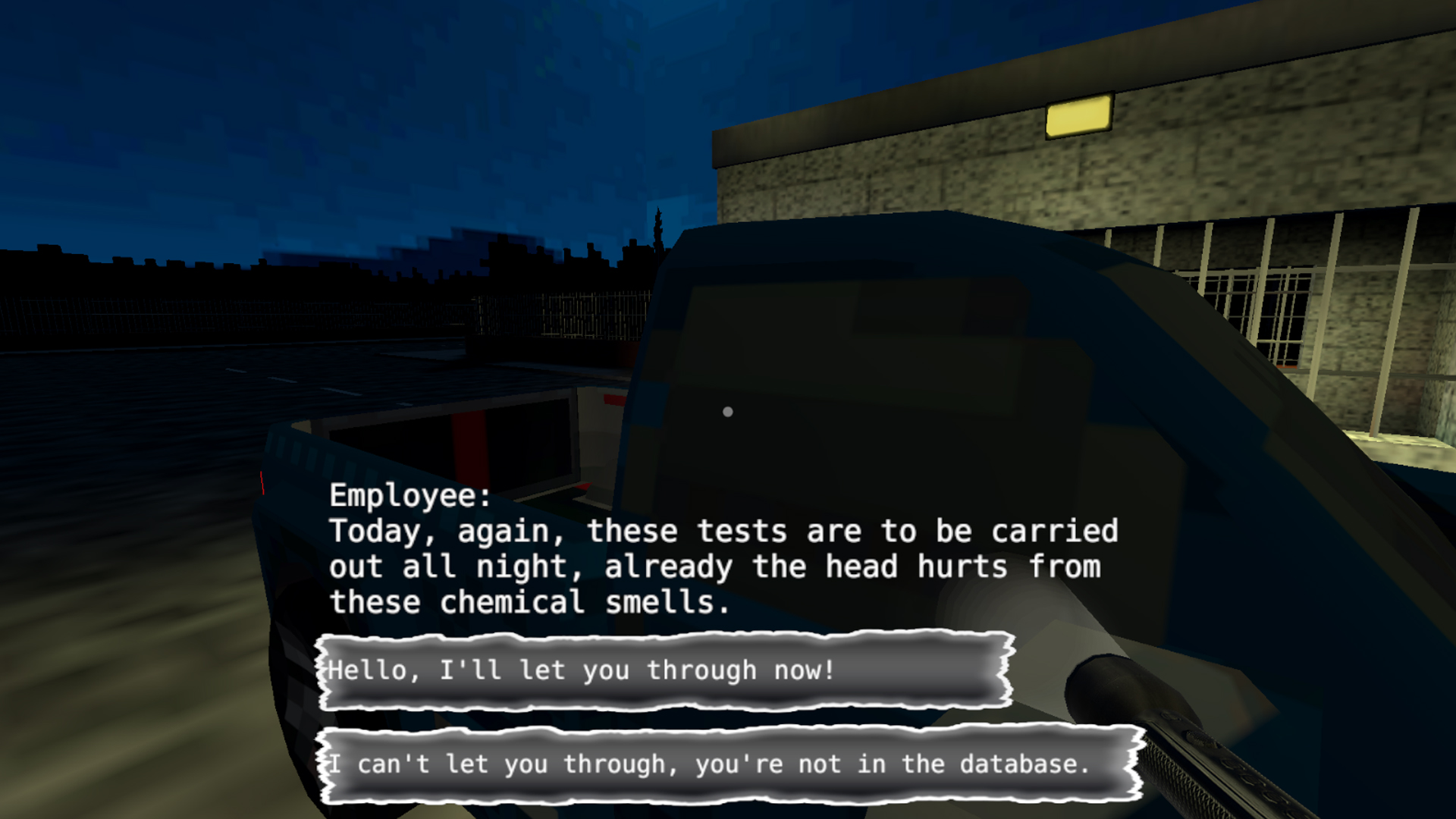Click the white crosshair dot
This screenshot has height=819, width=1456.
(x=729, y=411)
